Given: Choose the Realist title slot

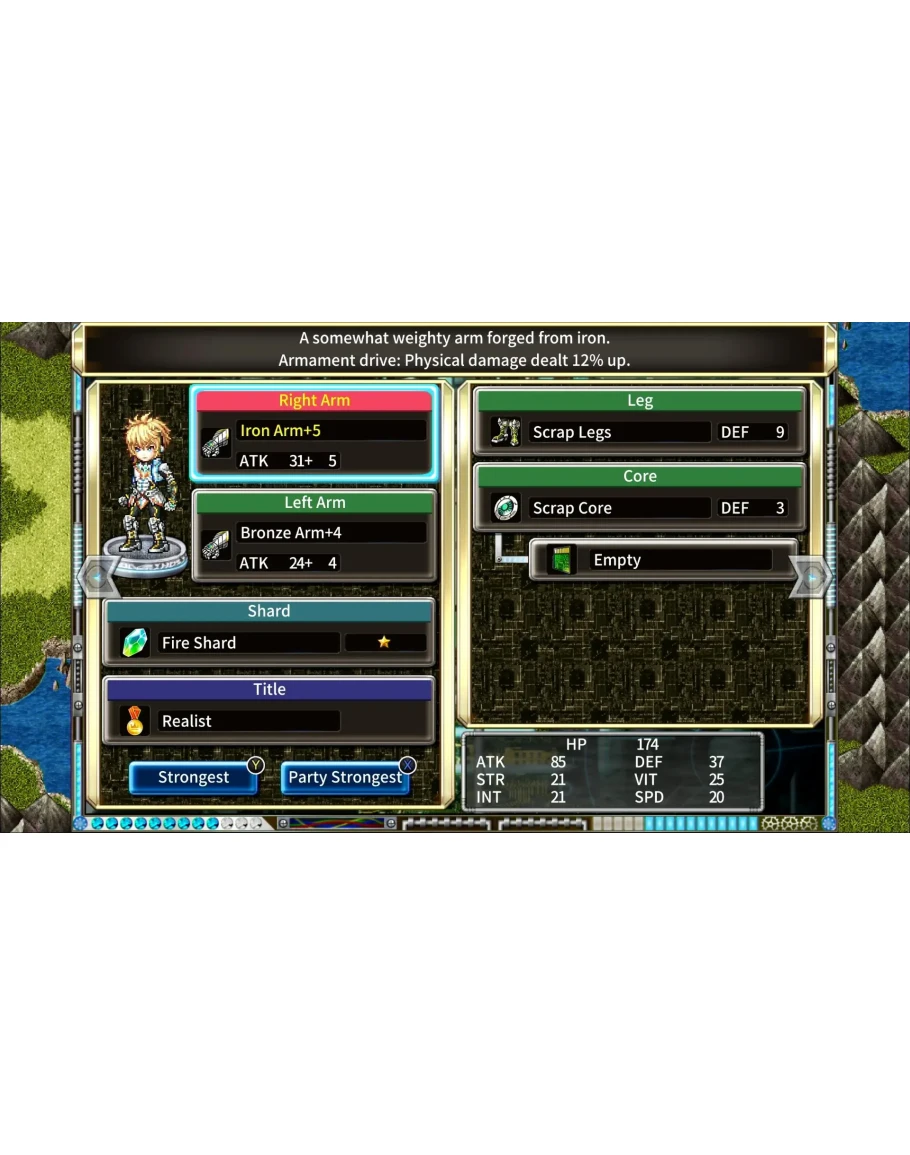Looking at the screenshot, I should pyautogui.click(x=268, y=720).
